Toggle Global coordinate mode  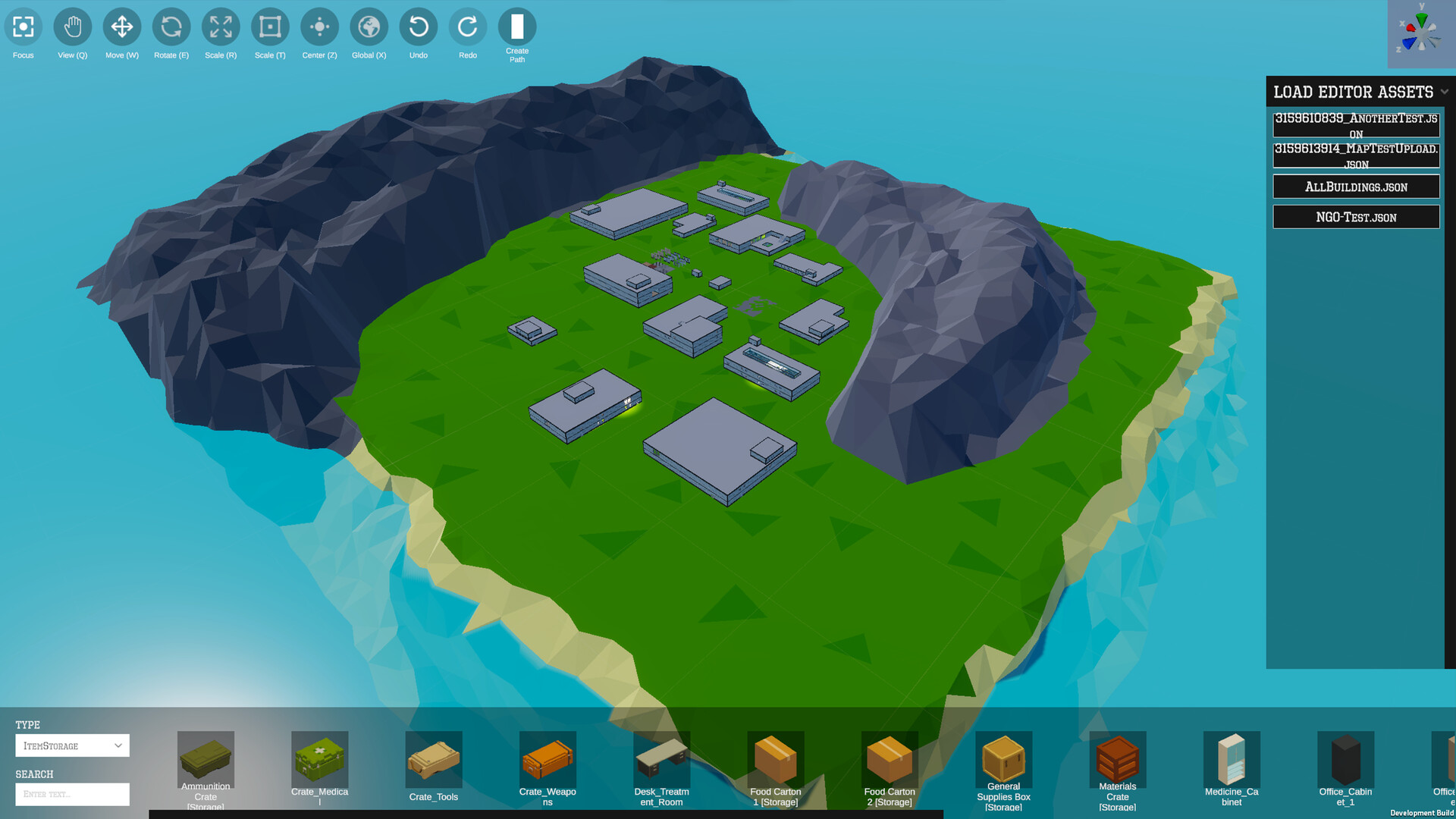pyautogui.click(x=369, y=27)
